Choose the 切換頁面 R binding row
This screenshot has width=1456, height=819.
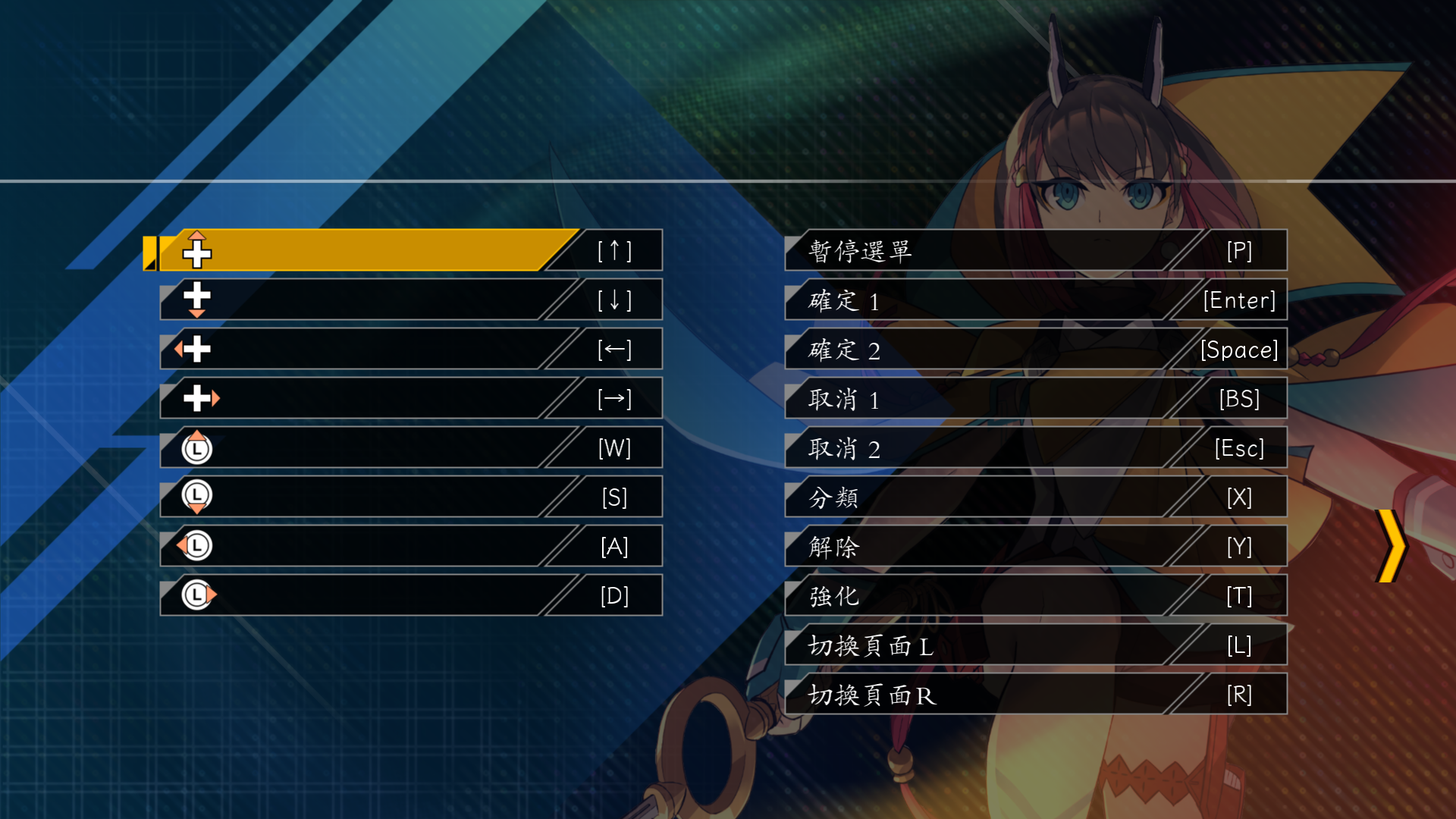click(1035, 694)
